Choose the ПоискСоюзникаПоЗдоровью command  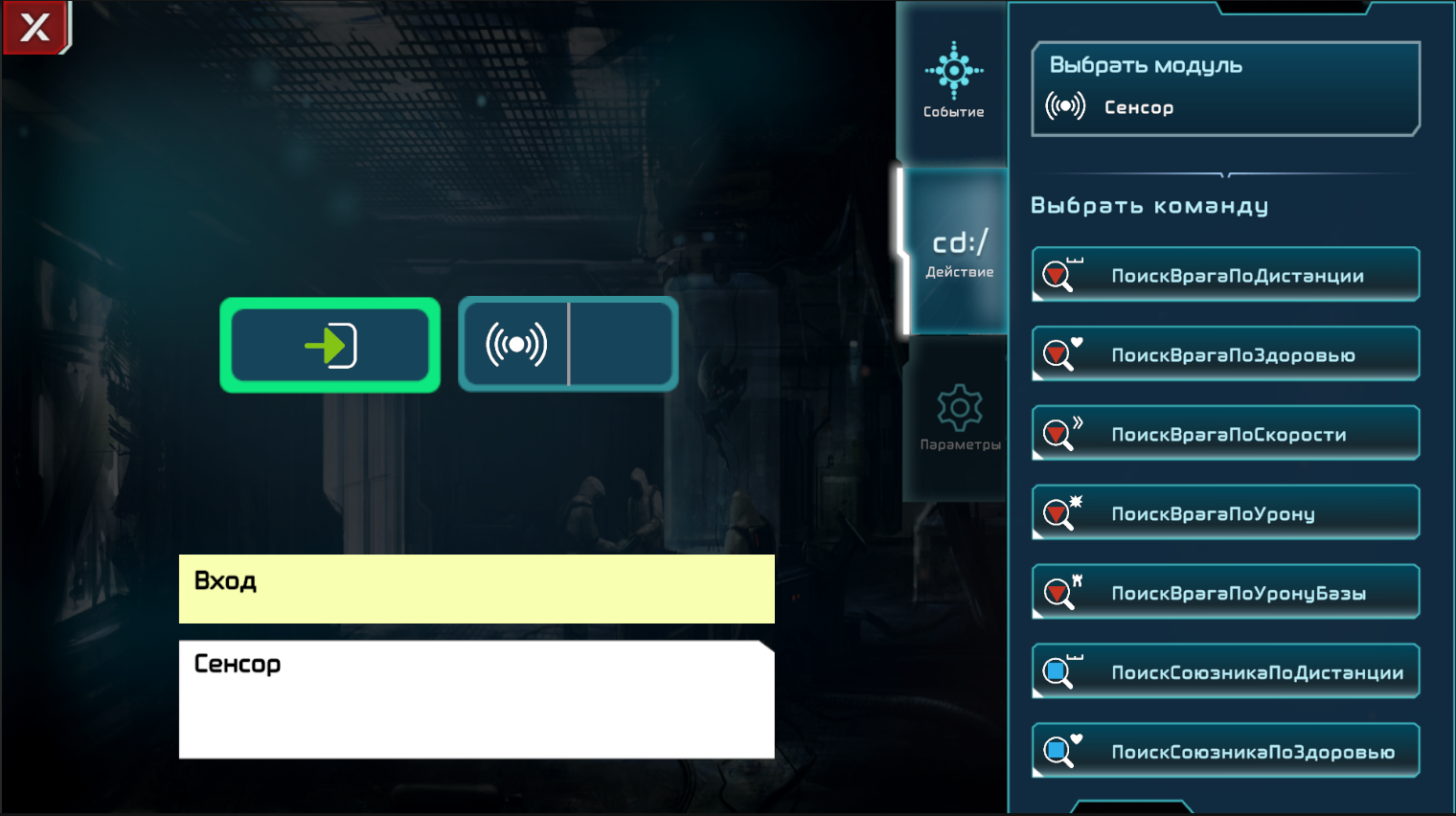coord(1226,752)
